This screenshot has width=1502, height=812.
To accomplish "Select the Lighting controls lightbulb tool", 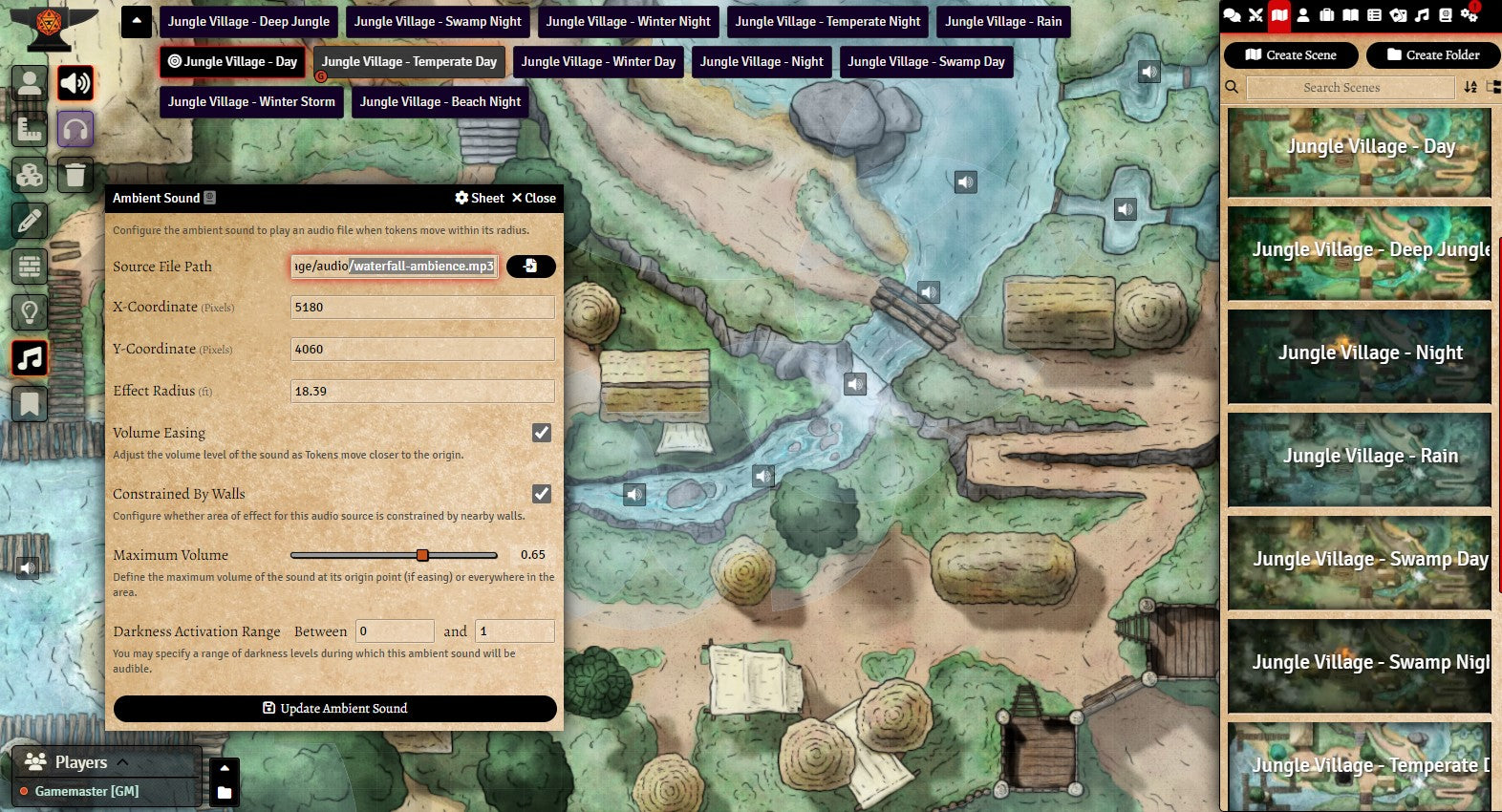I will [x=30, y=311].
